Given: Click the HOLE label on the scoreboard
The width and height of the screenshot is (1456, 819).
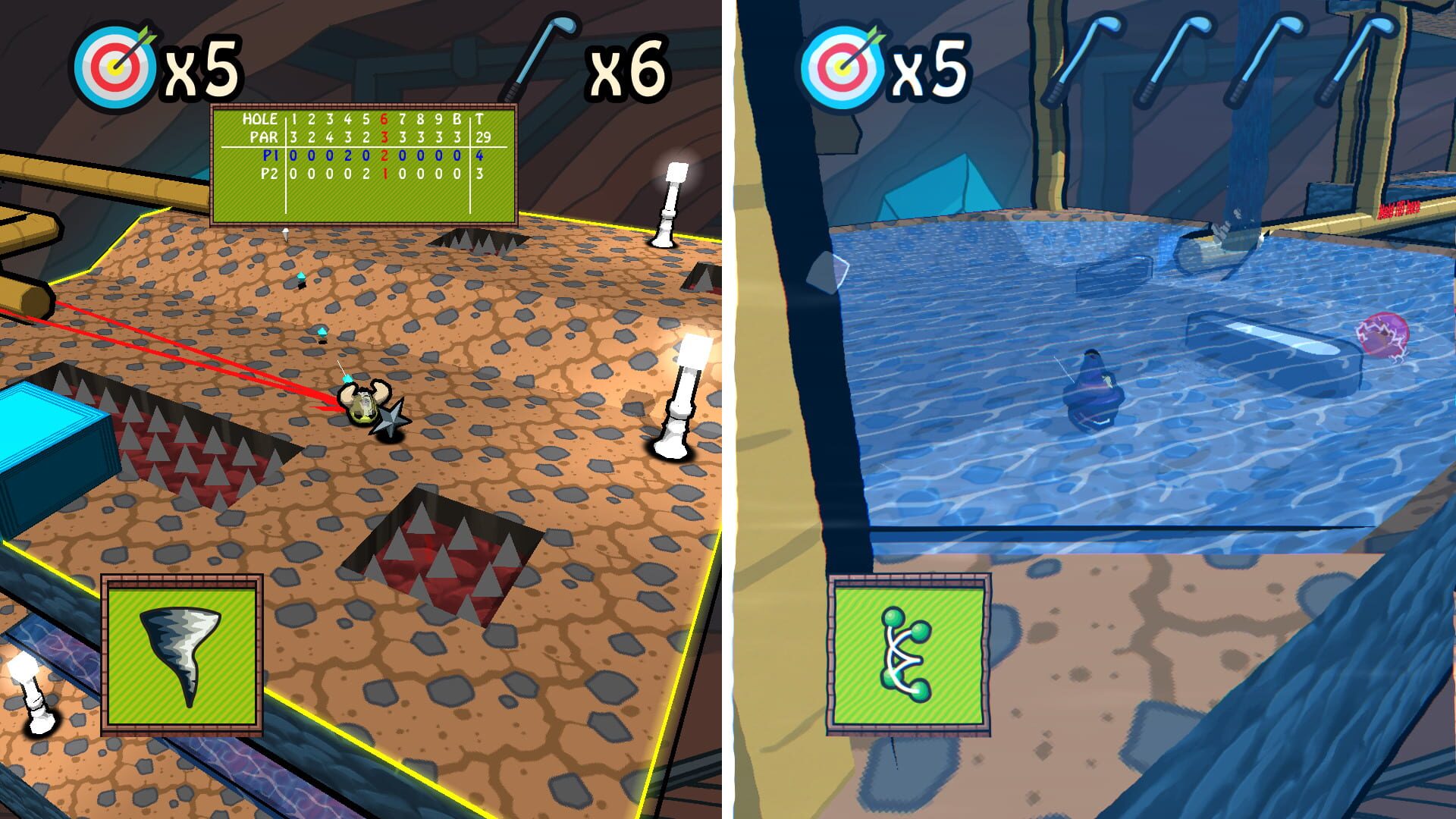Looking at the screenshot, I should (260, 118).
